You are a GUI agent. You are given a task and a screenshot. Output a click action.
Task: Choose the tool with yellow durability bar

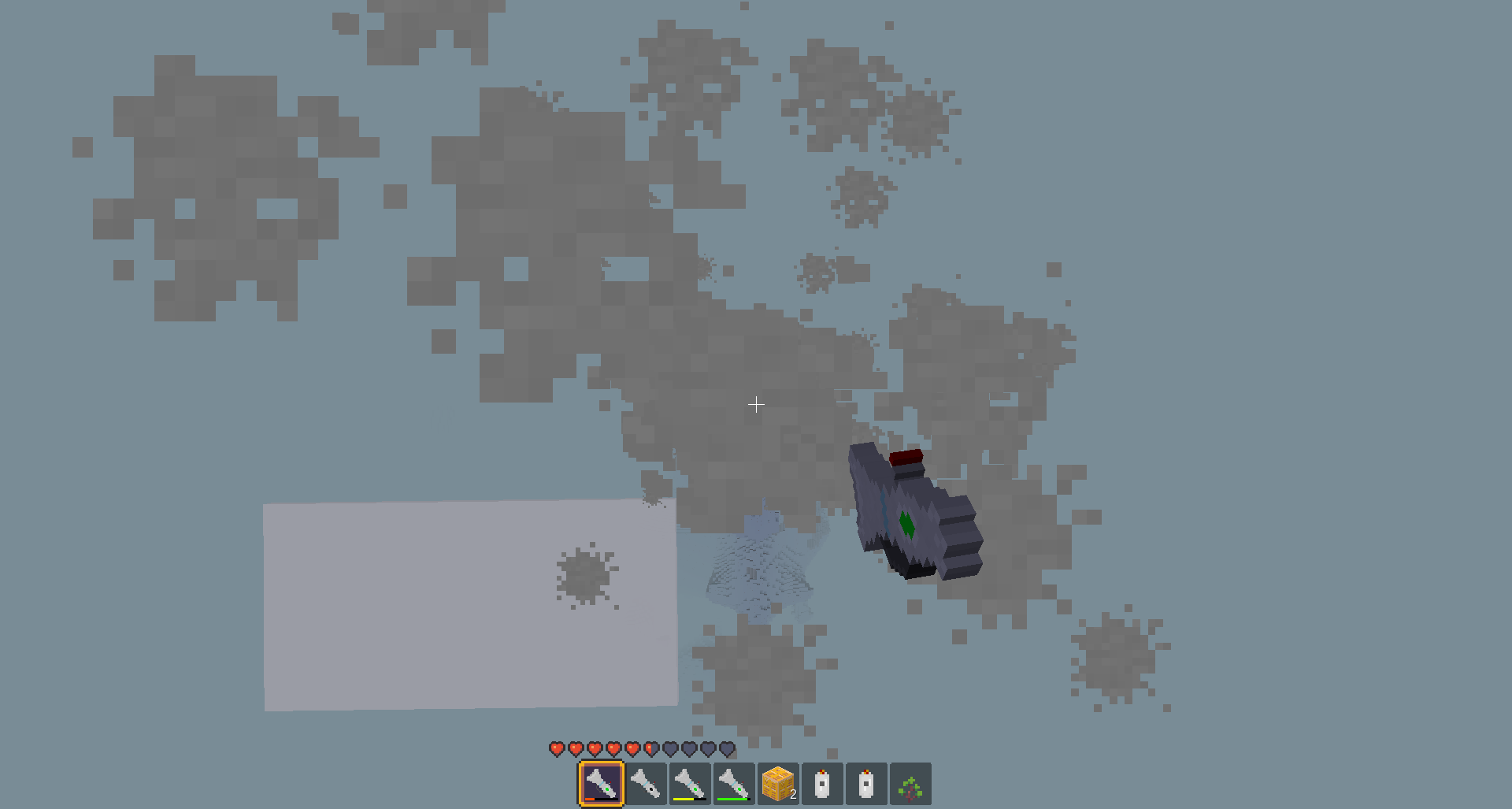pyautogui.click(x=689, y=784)
